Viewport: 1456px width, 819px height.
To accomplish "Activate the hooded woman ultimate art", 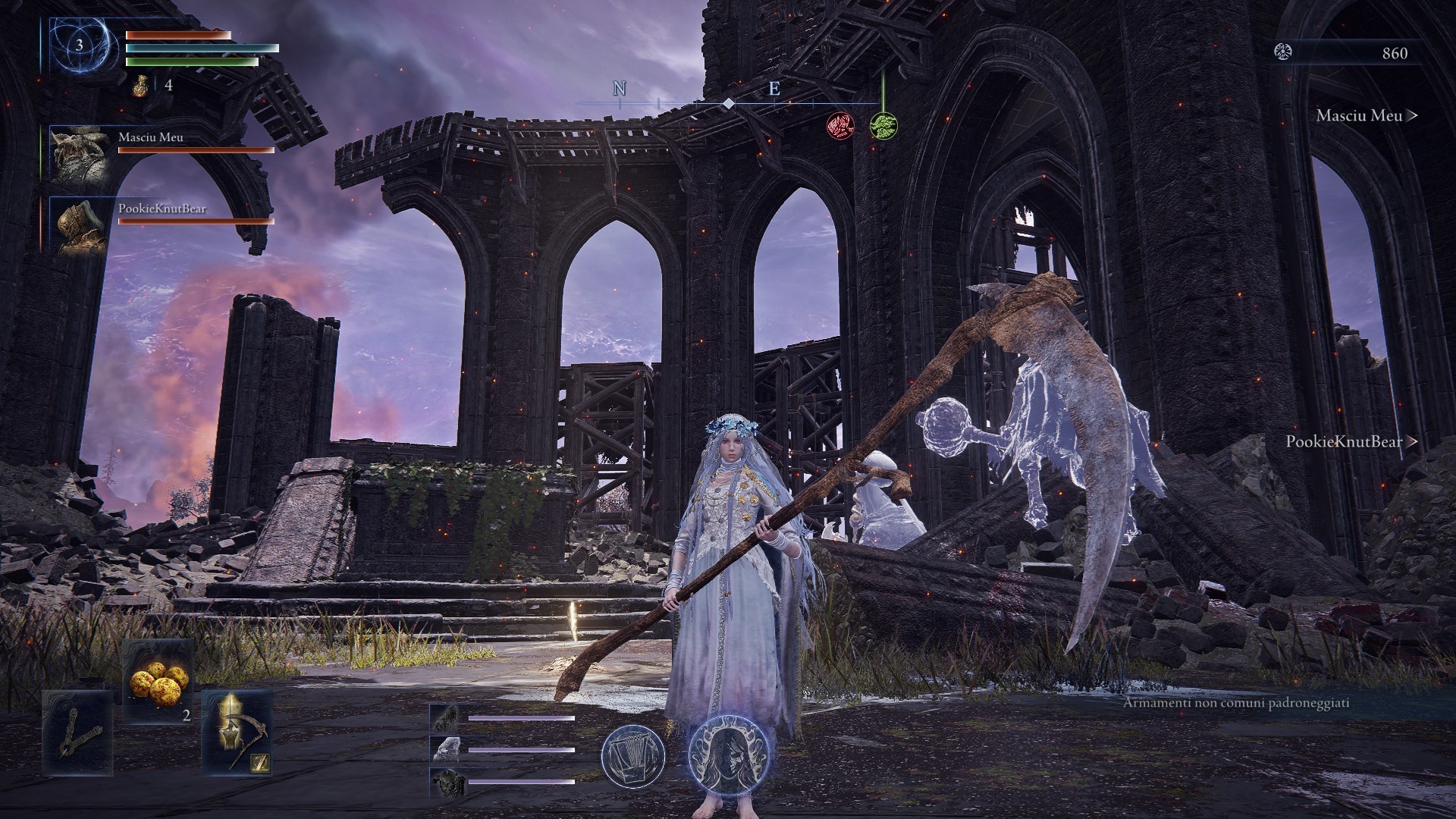I will point(721,755).
